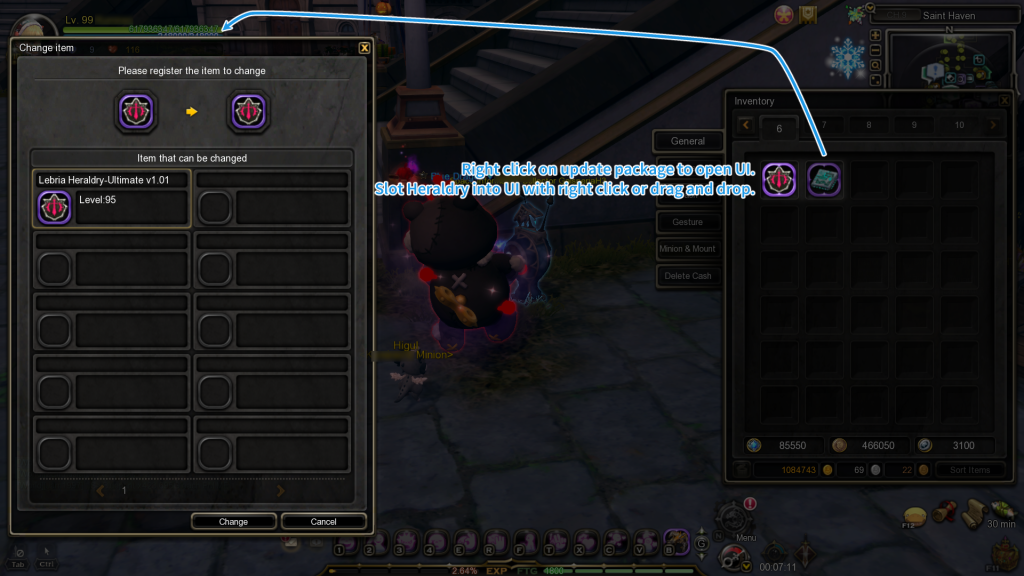Cancel the Change item dialog
The image size is (1024, 576).
pos(323,521)
